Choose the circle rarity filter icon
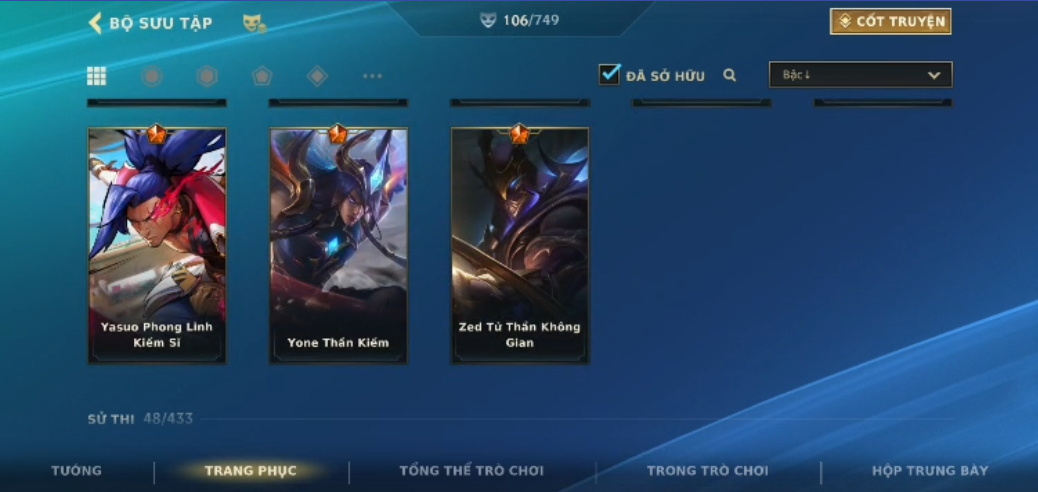The image size is (1038, 492). tap(152, 76)
